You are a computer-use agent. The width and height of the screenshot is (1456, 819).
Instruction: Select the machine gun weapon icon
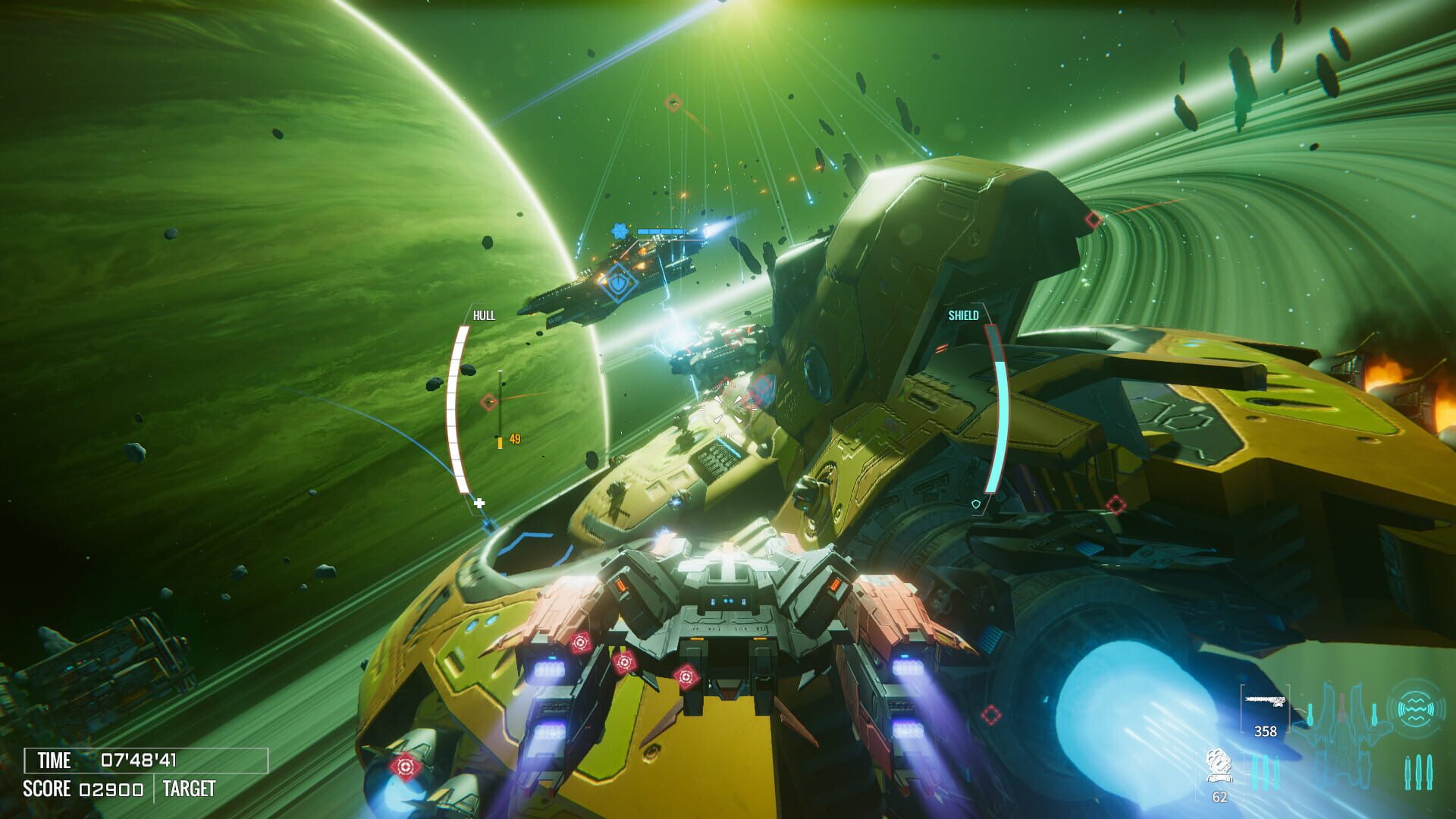click(x=1264, y=699)
